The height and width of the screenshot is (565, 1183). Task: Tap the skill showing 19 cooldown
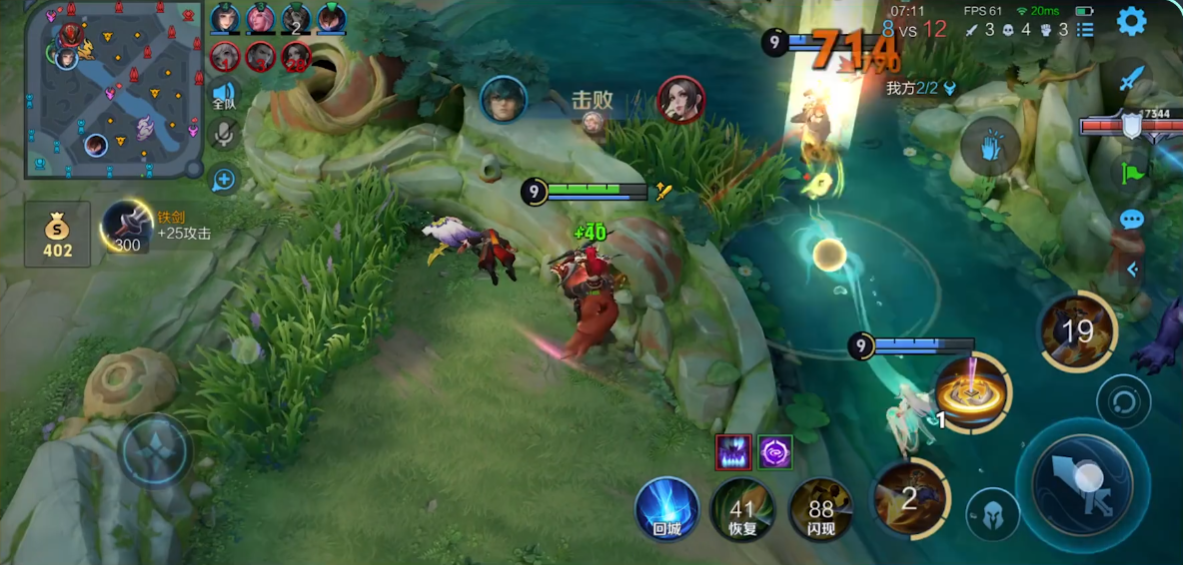pyautogui.click(x=1077, y=332)
